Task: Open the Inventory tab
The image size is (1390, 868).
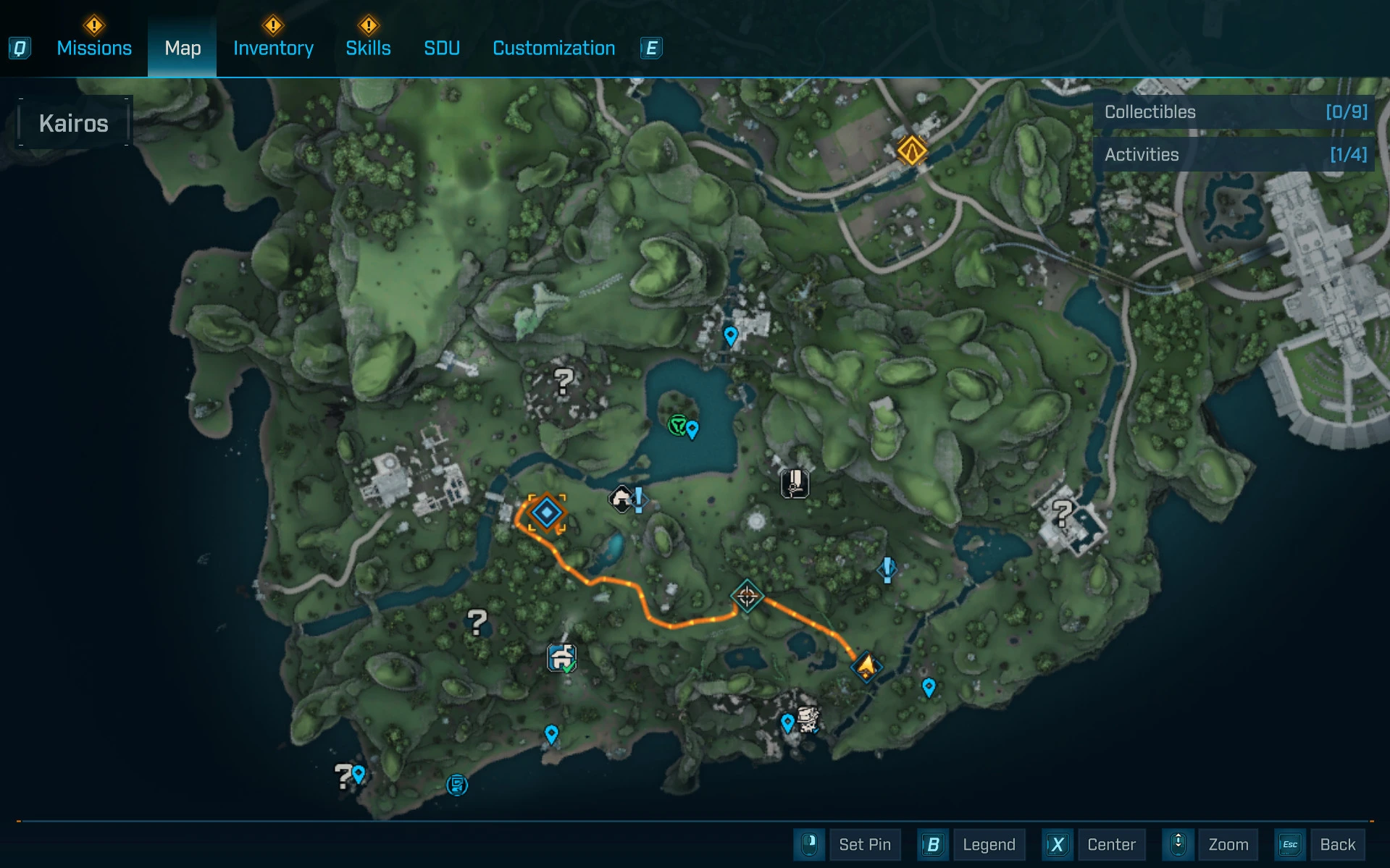Action: point(273,49)
